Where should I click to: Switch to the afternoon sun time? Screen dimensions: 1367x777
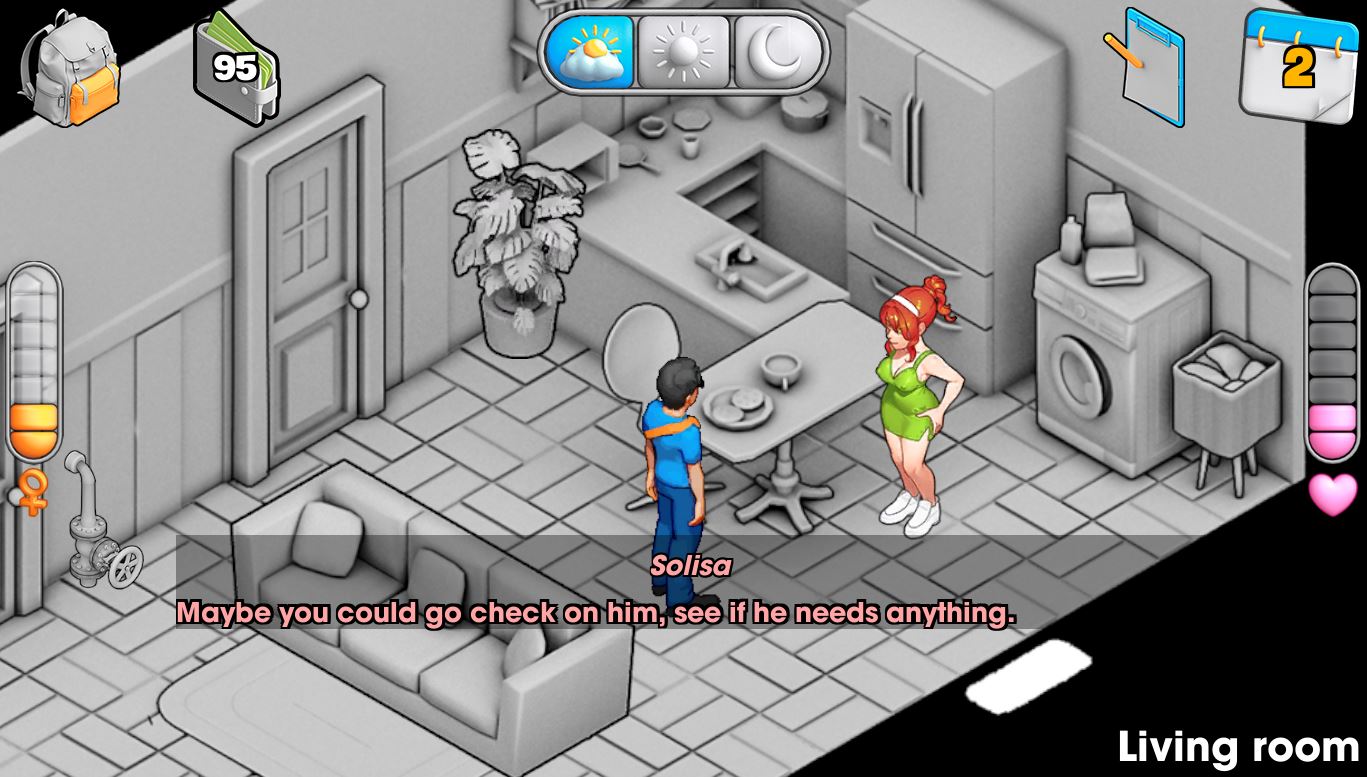684,53
